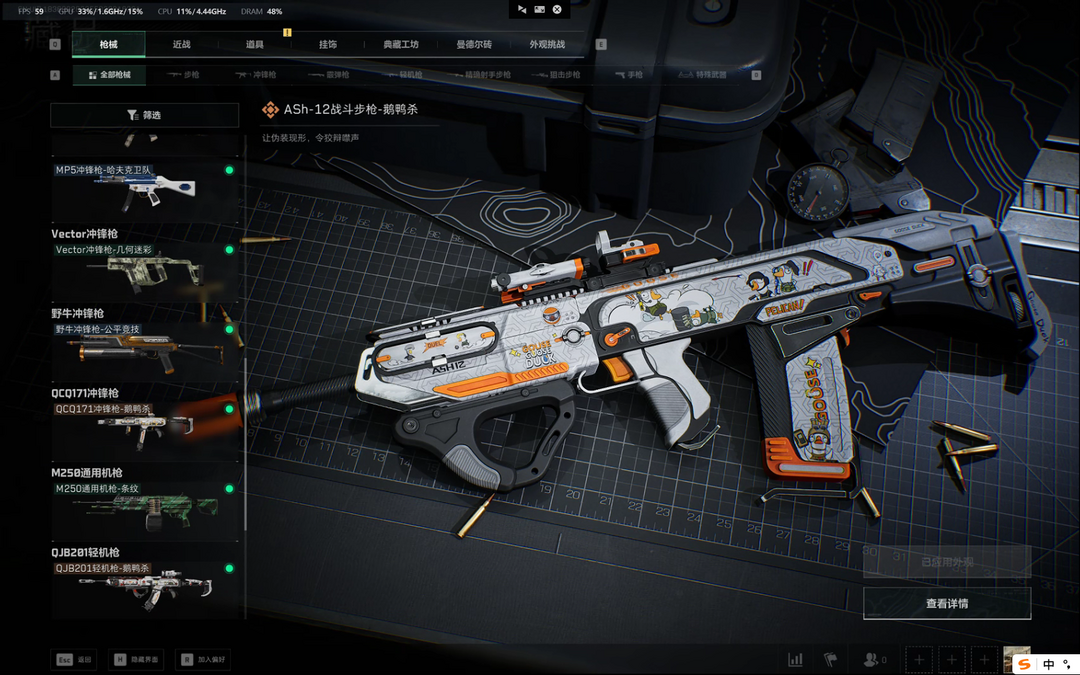
Task: Click the 查看详情 view details button
Action: 946,603
